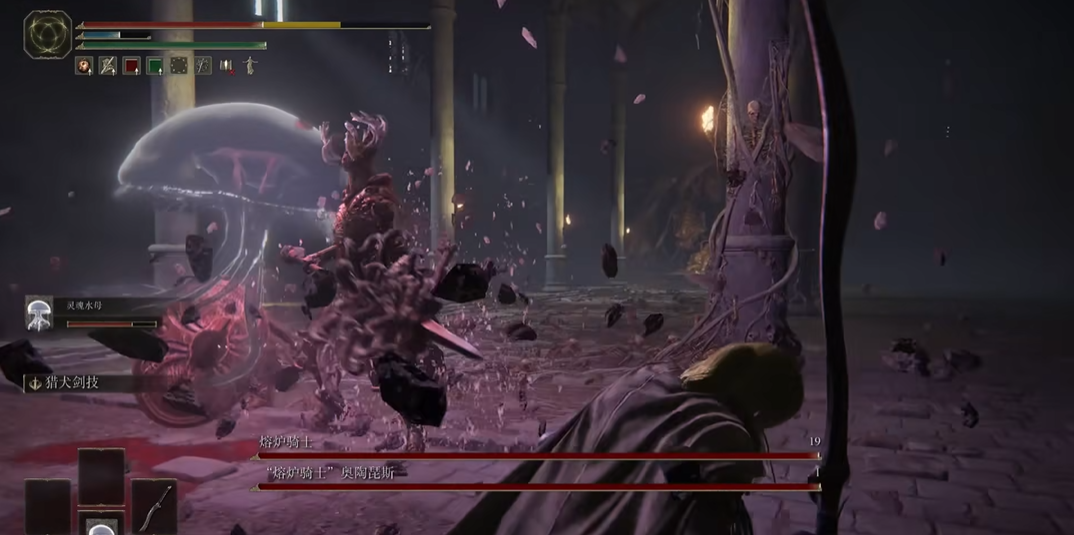Select the curved sword right-hand weapon slot
The width and height of the screenshot is (1074, 535).
pyautogui.click(x=153, y=507)
